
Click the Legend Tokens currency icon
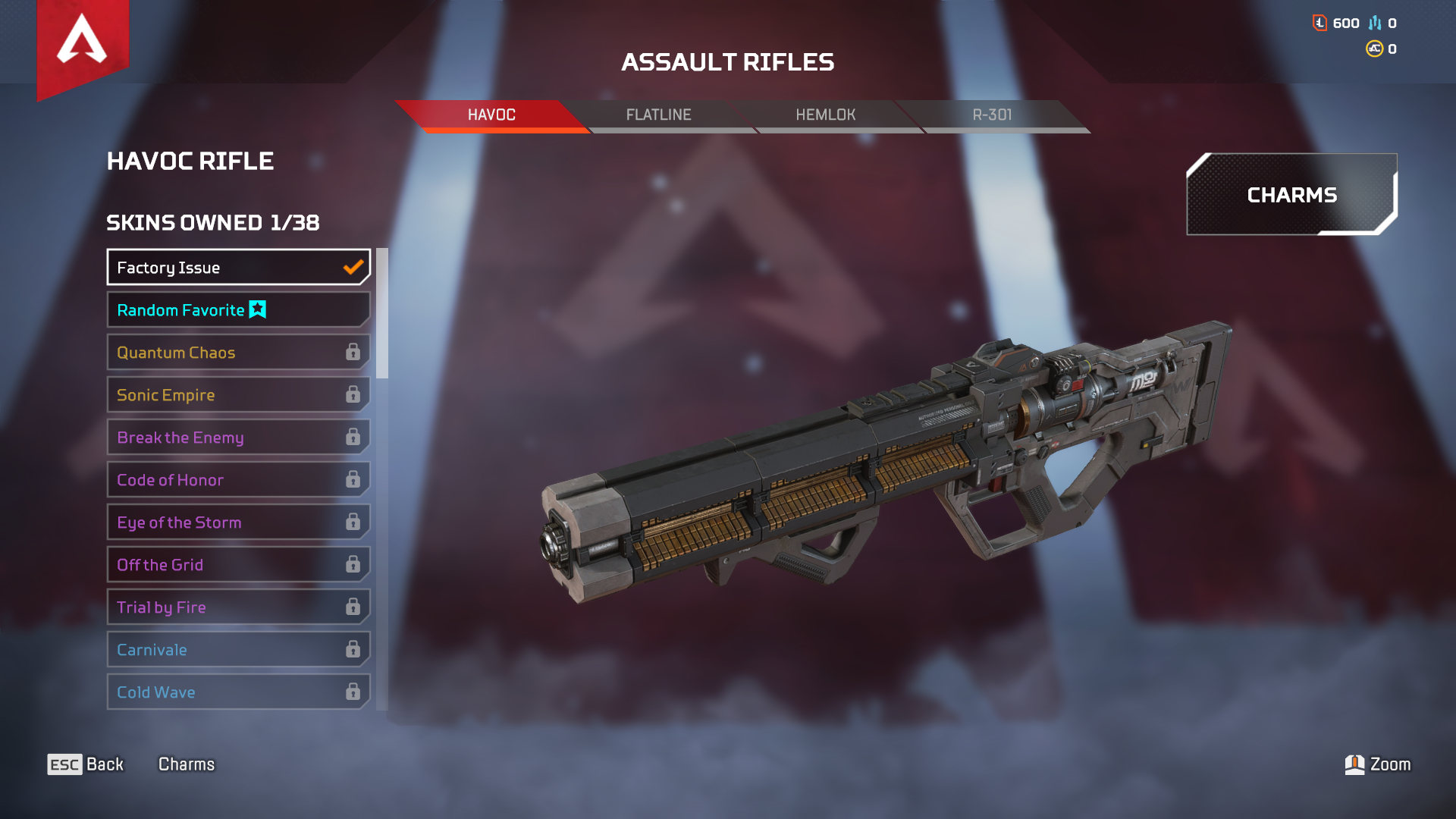pyautogui.click(x=1318, y=23)
